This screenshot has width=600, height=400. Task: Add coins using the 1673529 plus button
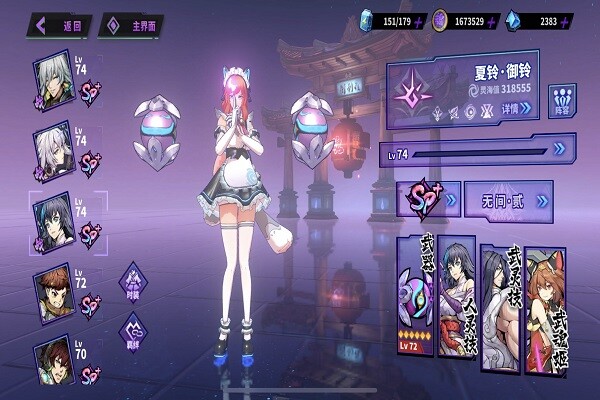coord(496,19)
